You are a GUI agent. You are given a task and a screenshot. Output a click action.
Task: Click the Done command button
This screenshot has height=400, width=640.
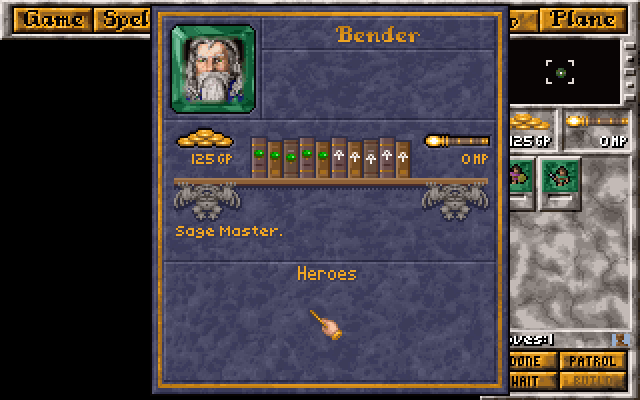pos(531,361)
